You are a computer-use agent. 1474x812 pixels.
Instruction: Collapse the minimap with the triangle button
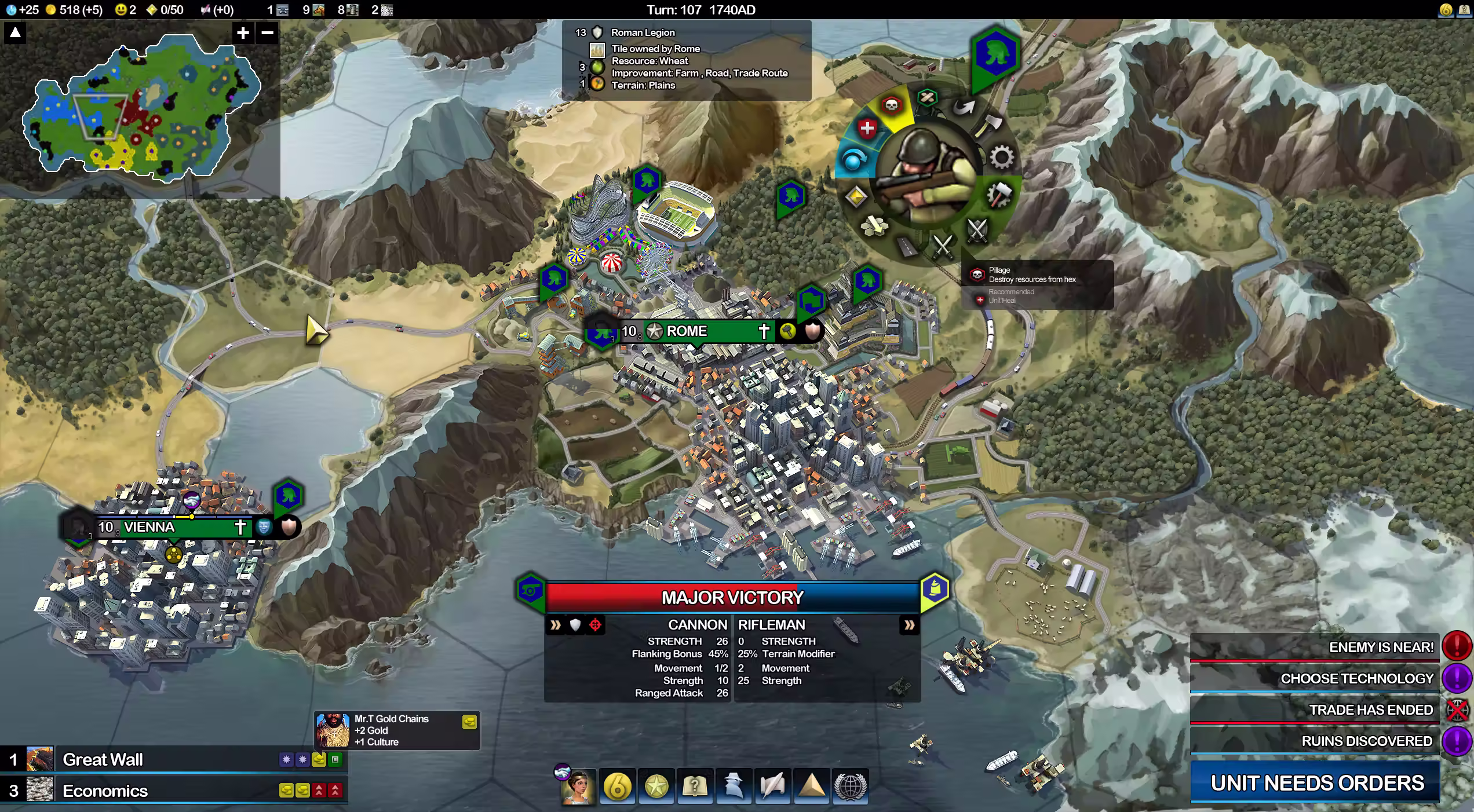tap(16, 33)
